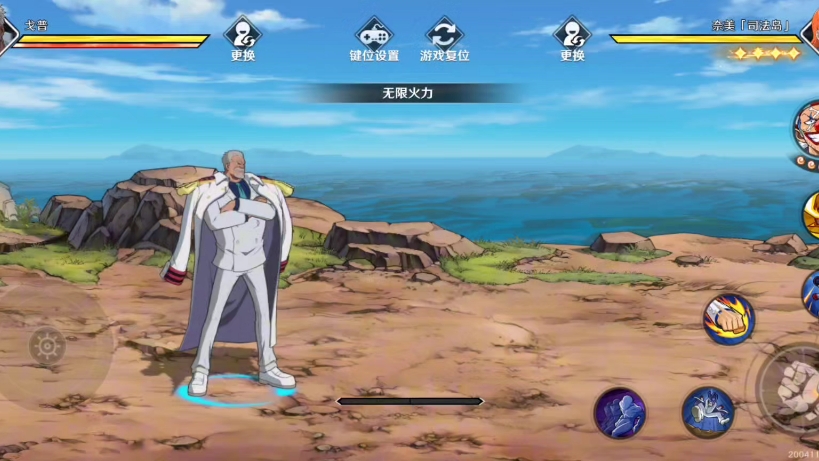Use the purple crouching figure skill
The height and width of the screenshot is (461, 819).
tap(620, 413)
